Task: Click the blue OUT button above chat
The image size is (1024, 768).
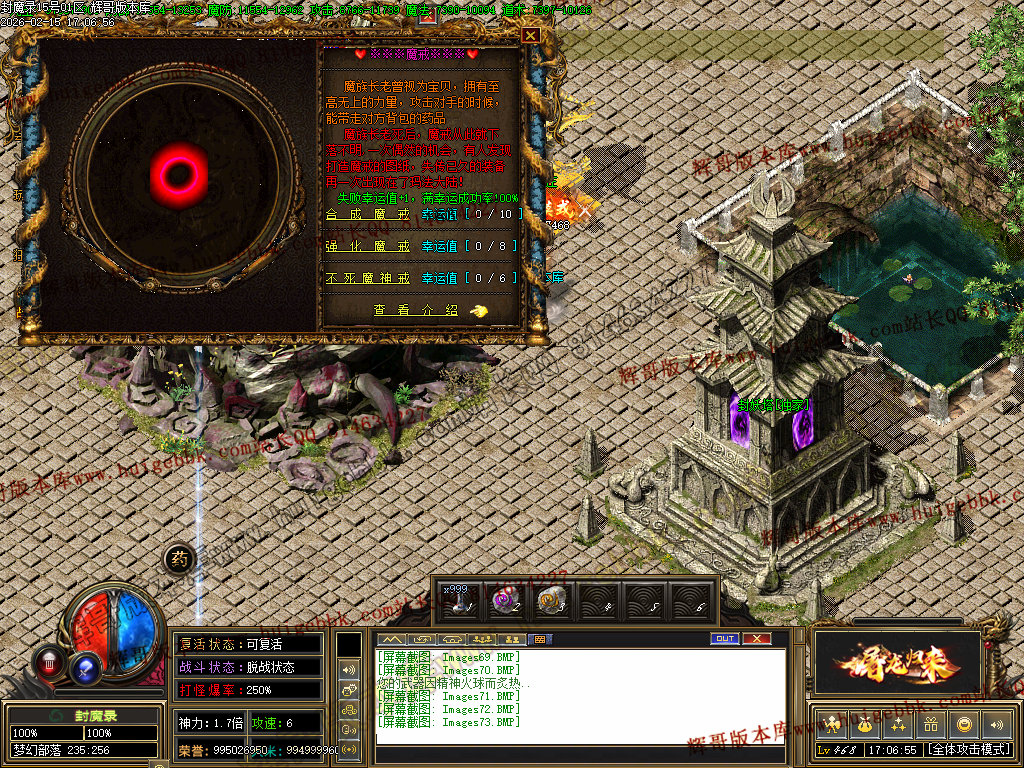Action: click(725, 638)
